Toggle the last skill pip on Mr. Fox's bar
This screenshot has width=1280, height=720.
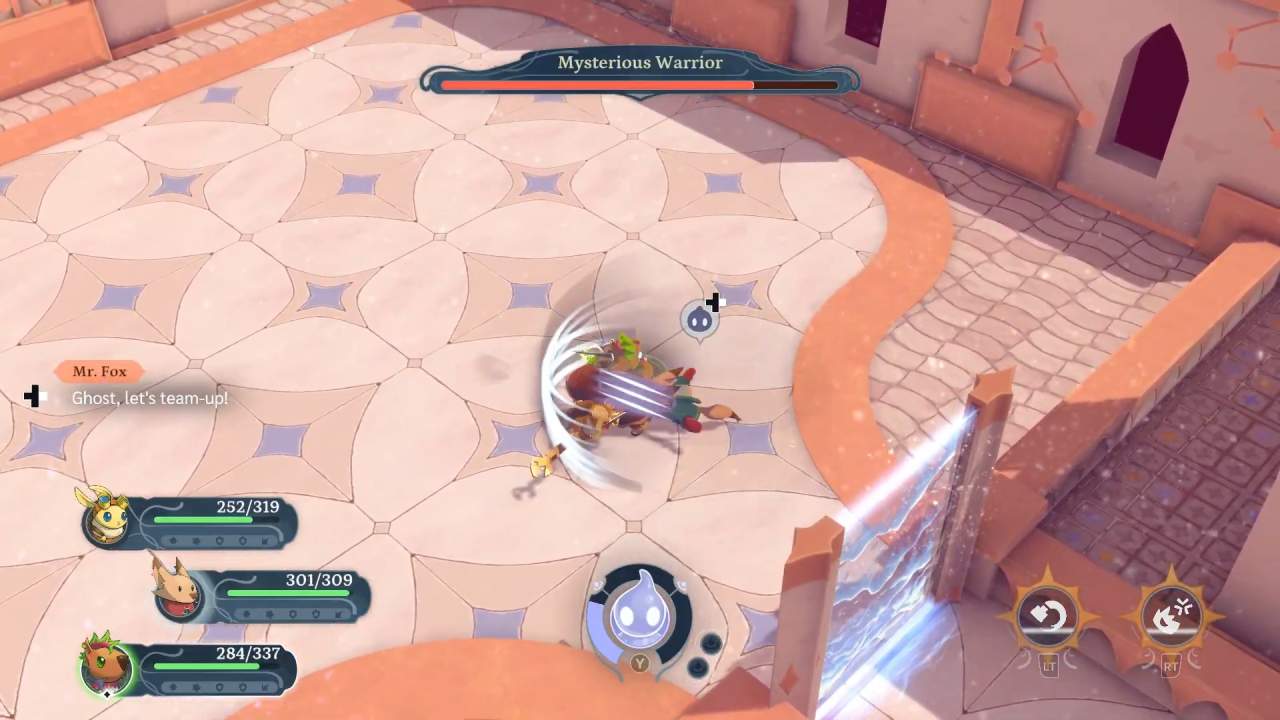click(x=337, y=613)
